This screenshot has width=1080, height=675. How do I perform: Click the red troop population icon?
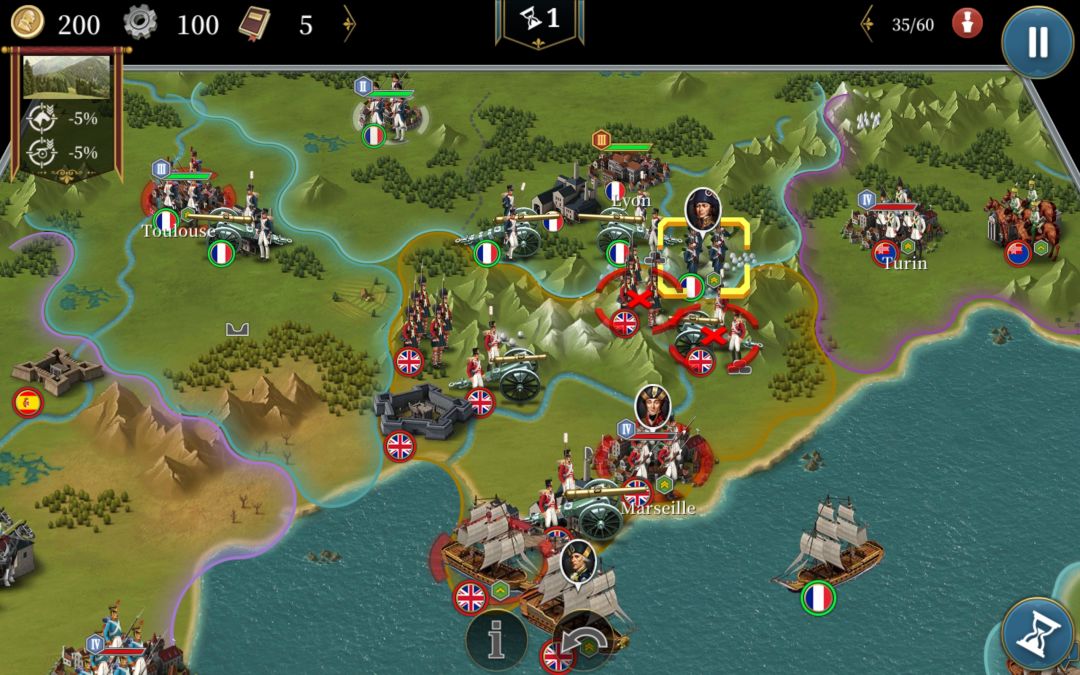(966, 24)
